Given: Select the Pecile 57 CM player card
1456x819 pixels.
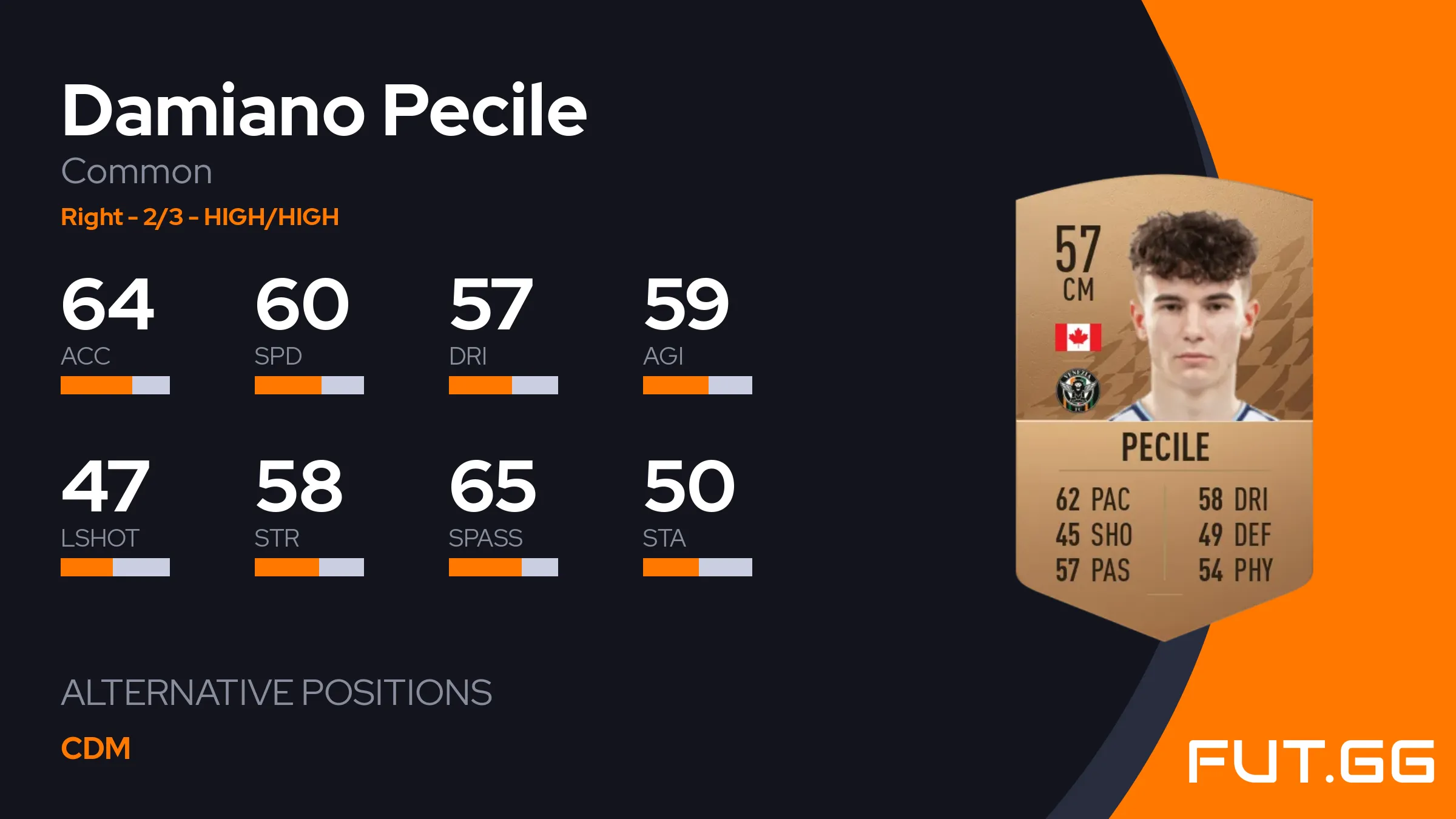Looking at the screenshot, I should click(1164, 406).
